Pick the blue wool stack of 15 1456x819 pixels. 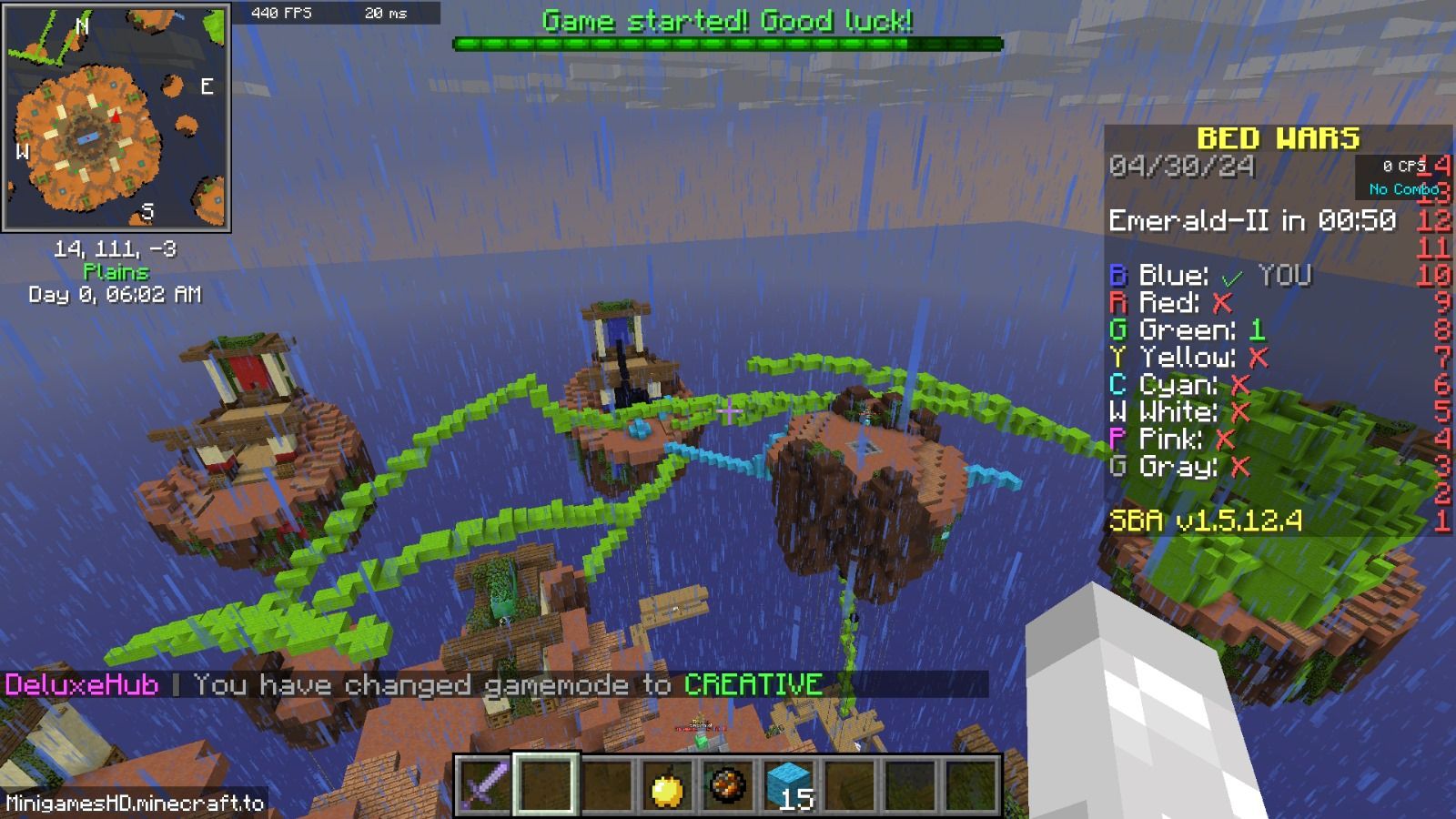789,784
